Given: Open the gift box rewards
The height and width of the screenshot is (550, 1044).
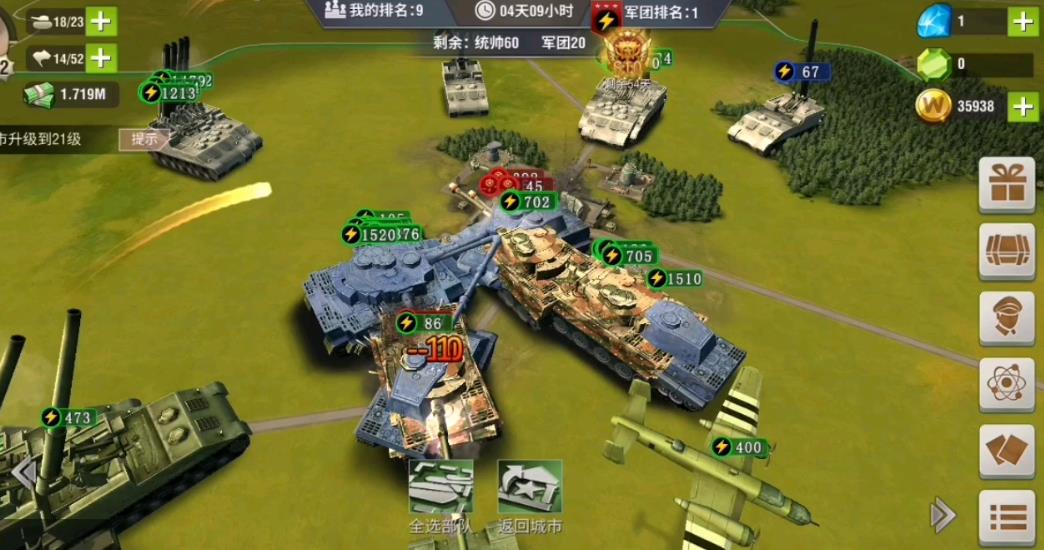Looking at the screenshot, I should 1006,186.
